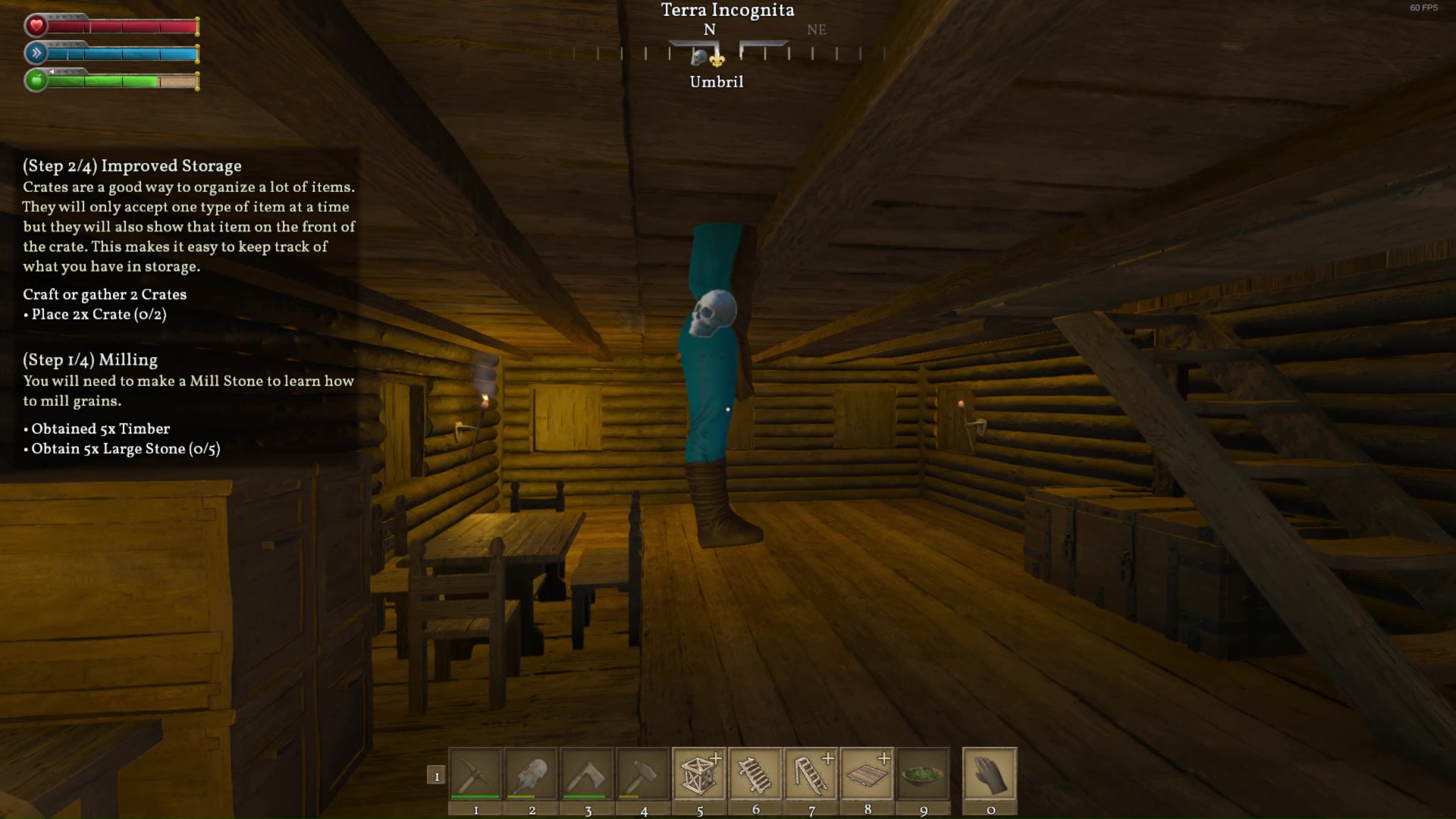Image resolution: width=1456 pixels, height=819 pixels.
Task: Choose the wooden stairs blueprint slot
Action: pos(811,774)
